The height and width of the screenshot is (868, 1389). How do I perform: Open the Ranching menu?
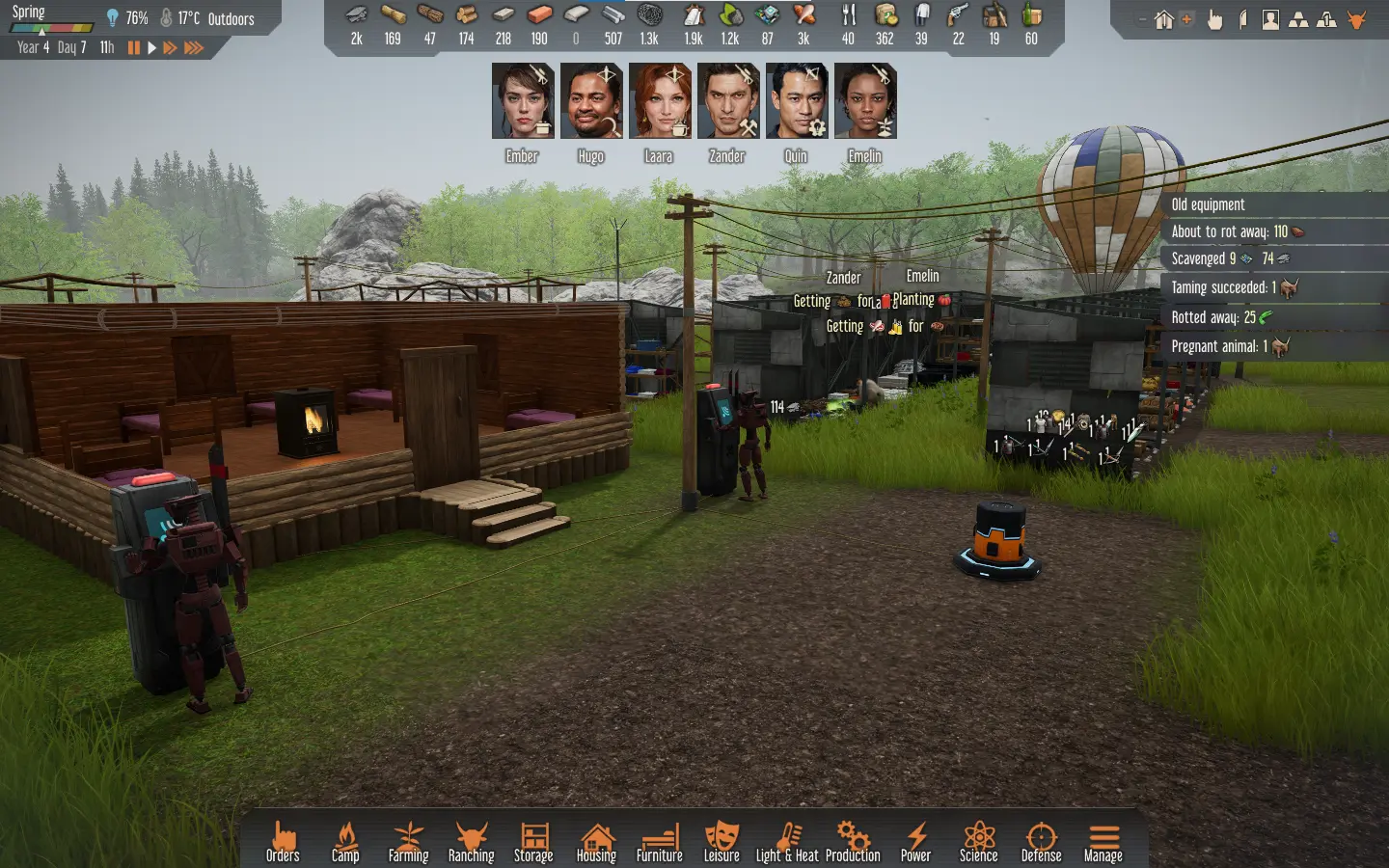(x=471, y=841)
